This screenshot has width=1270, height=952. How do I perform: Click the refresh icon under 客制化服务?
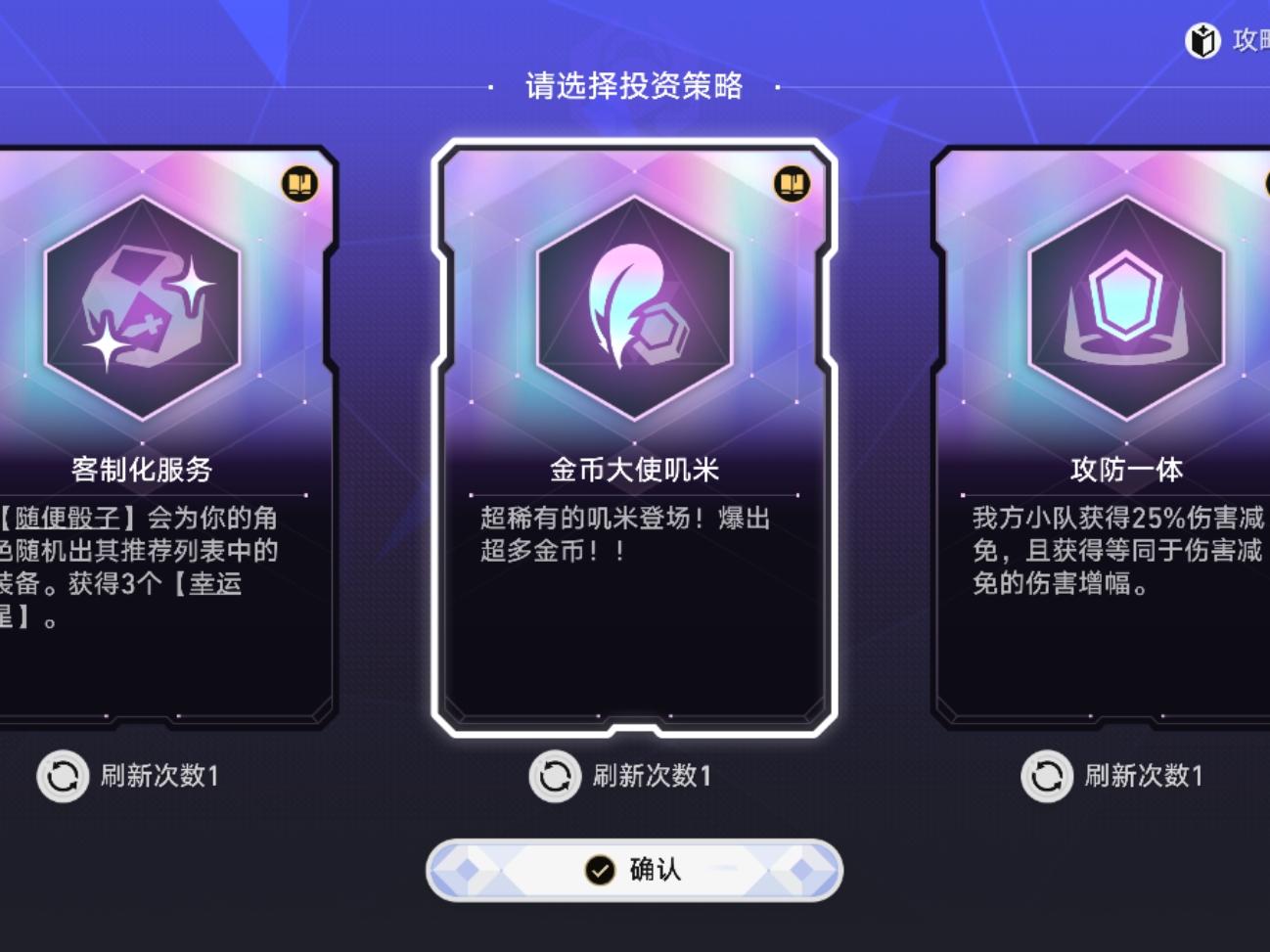[64, 777]
